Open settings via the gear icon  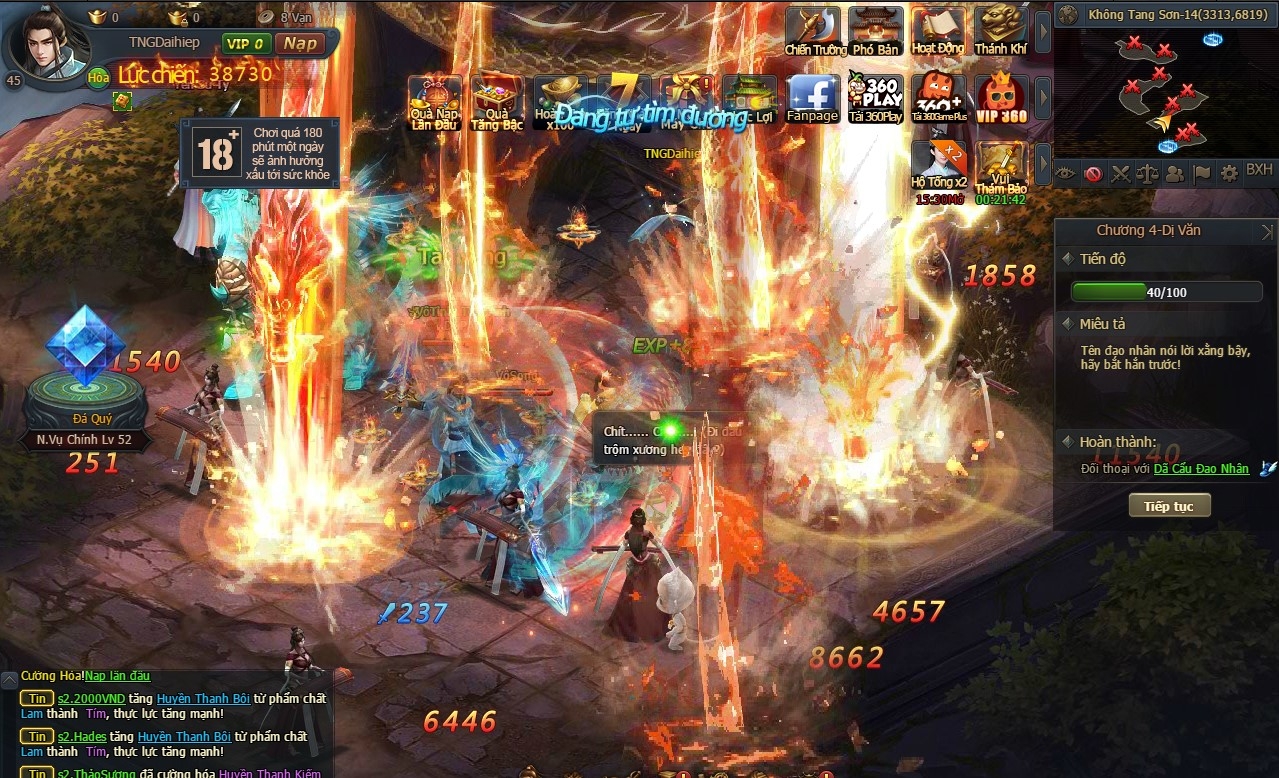1229,172
